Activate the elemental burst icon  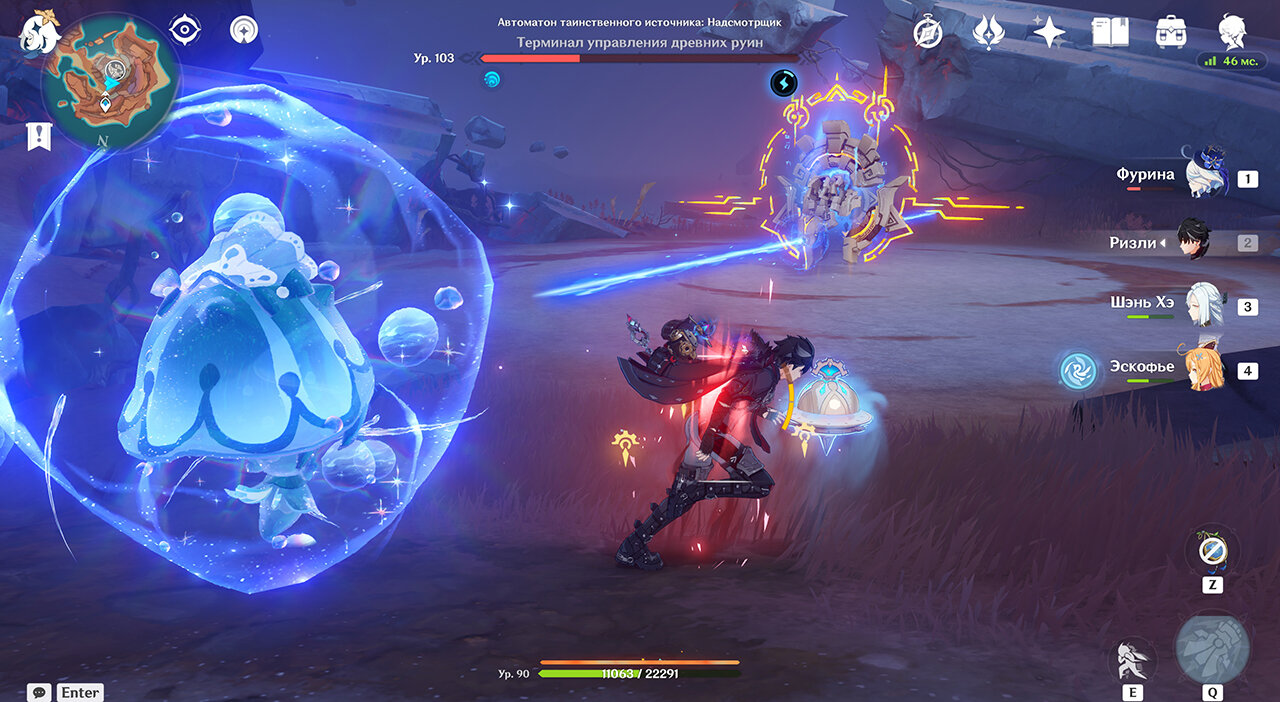(x=1212, y=648)
